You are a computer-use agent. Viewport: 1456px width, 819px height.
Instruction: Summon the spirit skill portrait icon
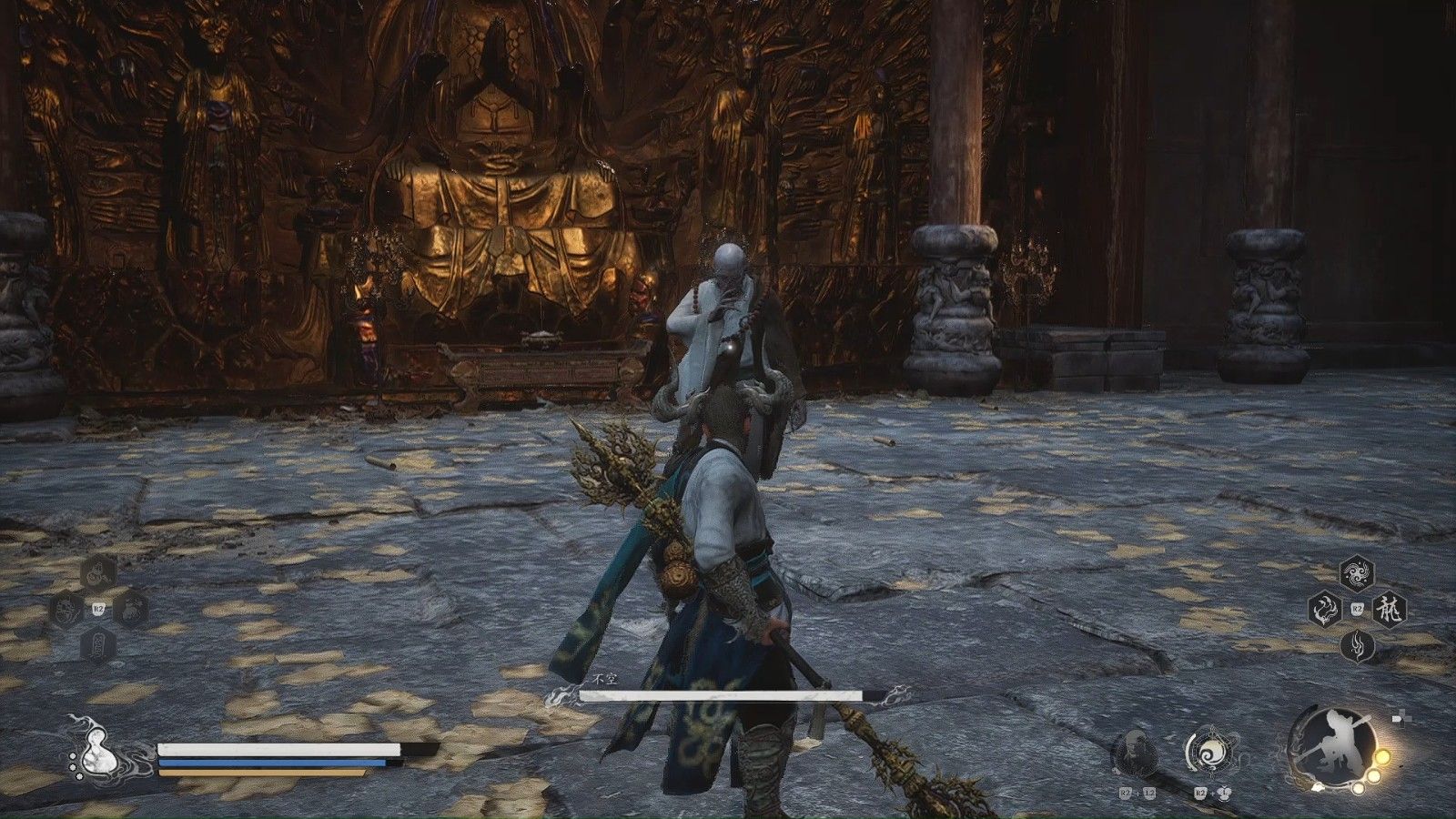coord(1137,752)
